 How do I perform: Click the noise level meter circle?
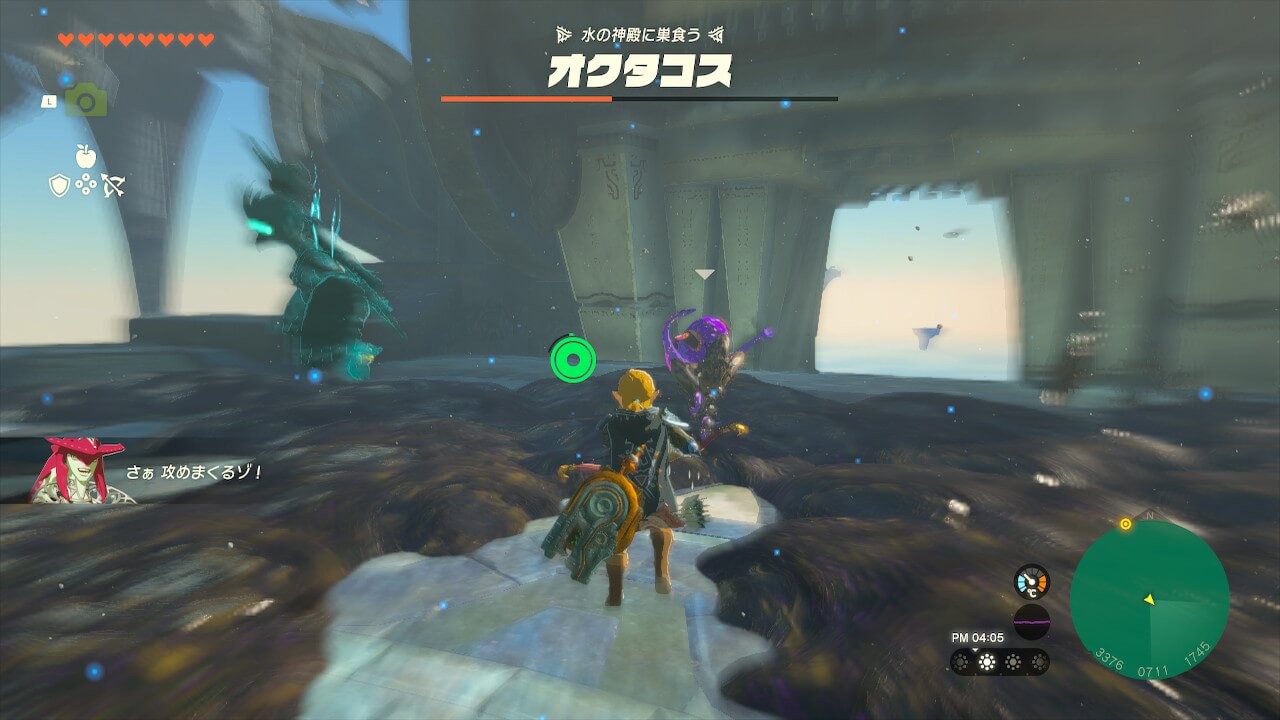tap(1031, 622)
